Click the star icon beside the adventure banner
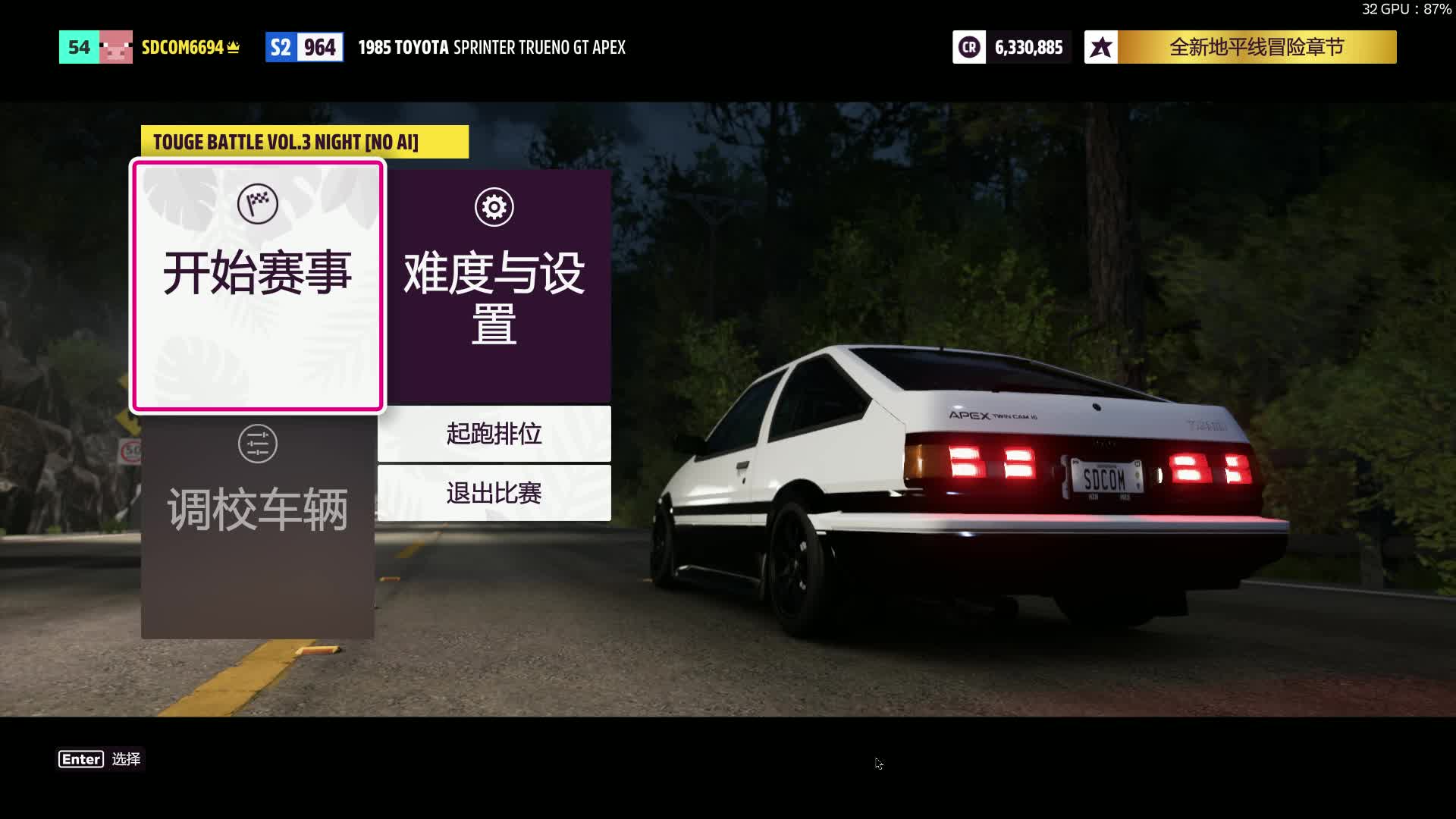The image size is (1456, 819). click(x=1100, y=46)
